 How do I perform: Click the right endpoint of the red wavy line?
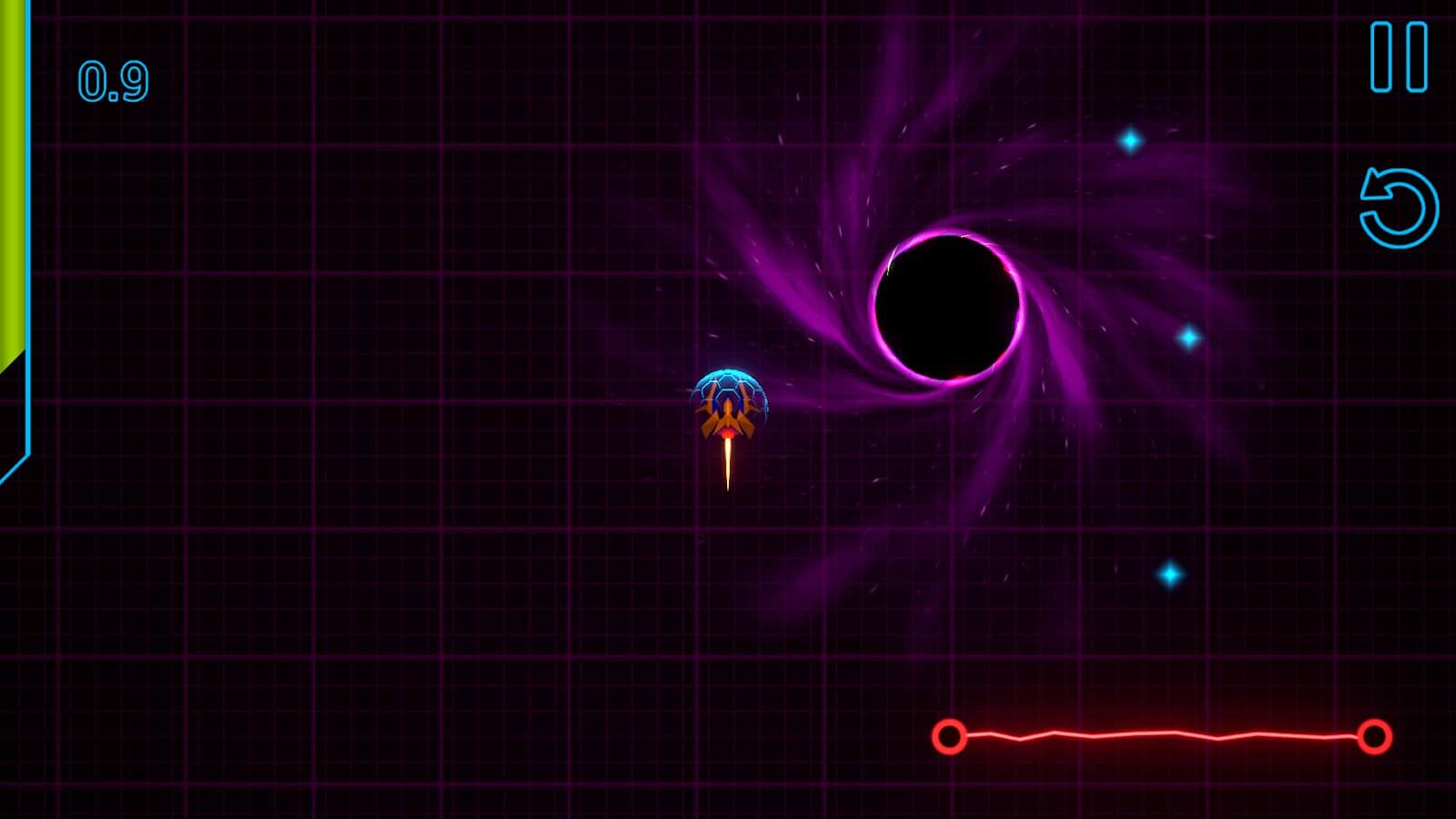1377,737
